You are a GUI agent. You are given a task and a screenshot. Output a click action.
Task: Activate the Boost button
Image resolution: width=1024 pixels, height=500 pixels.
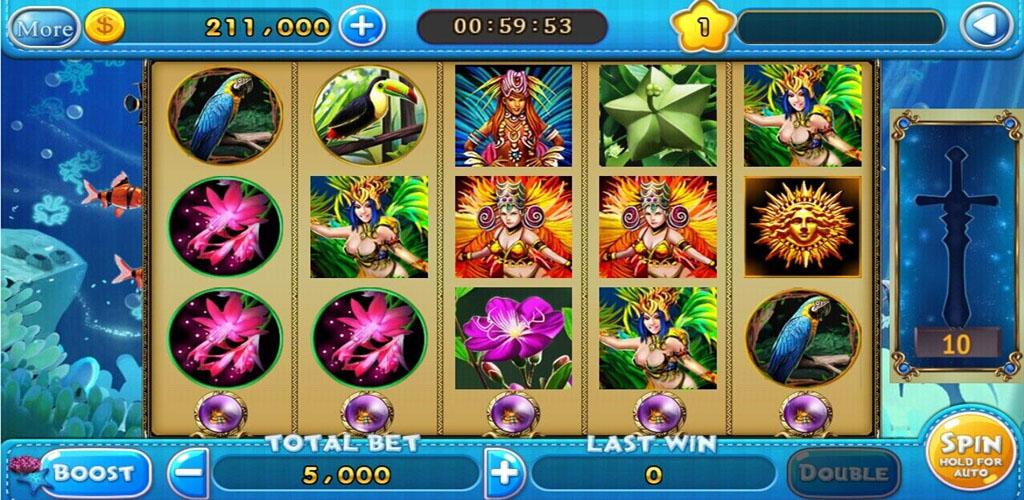(95, 473)
